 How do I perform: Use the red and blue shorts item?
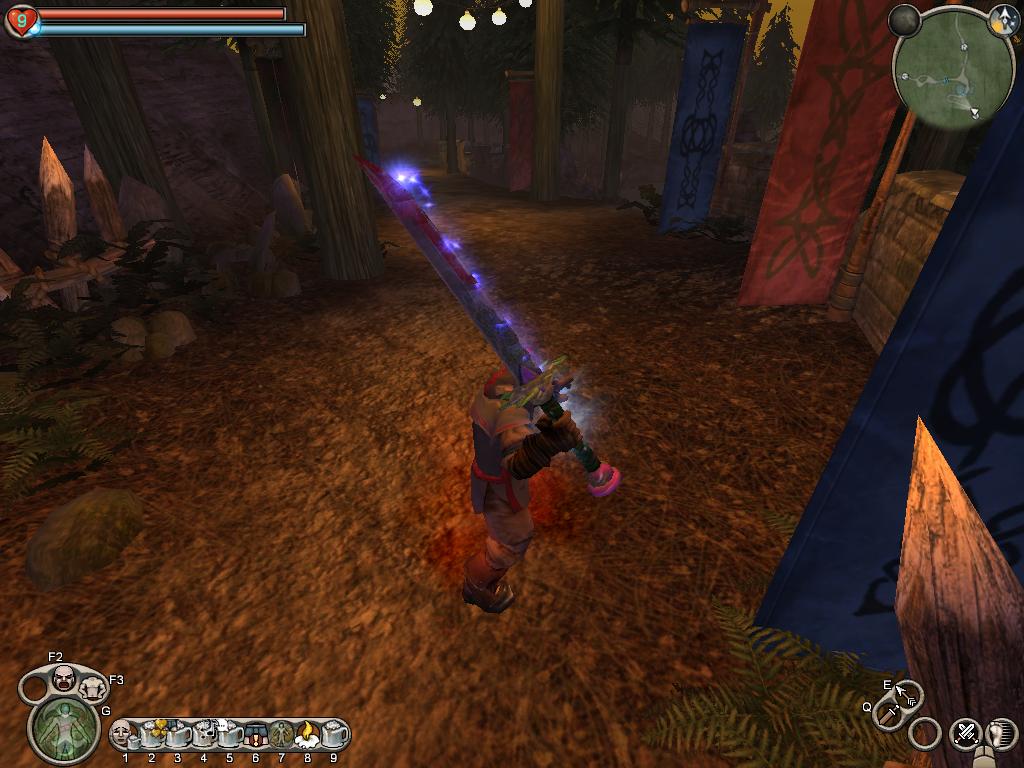tap(255, 734)
